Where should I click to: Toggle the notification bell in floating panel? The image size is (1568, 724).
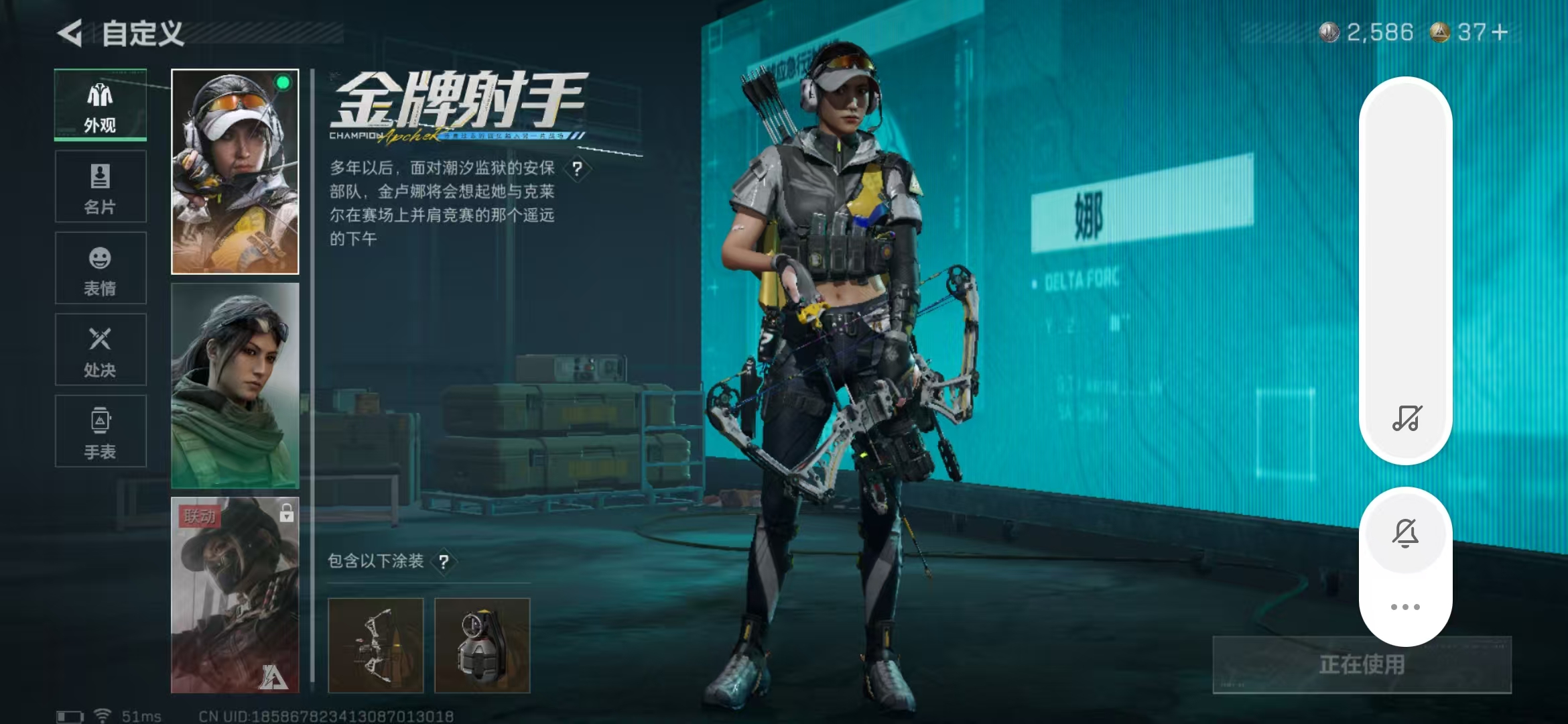point(1405,532)
